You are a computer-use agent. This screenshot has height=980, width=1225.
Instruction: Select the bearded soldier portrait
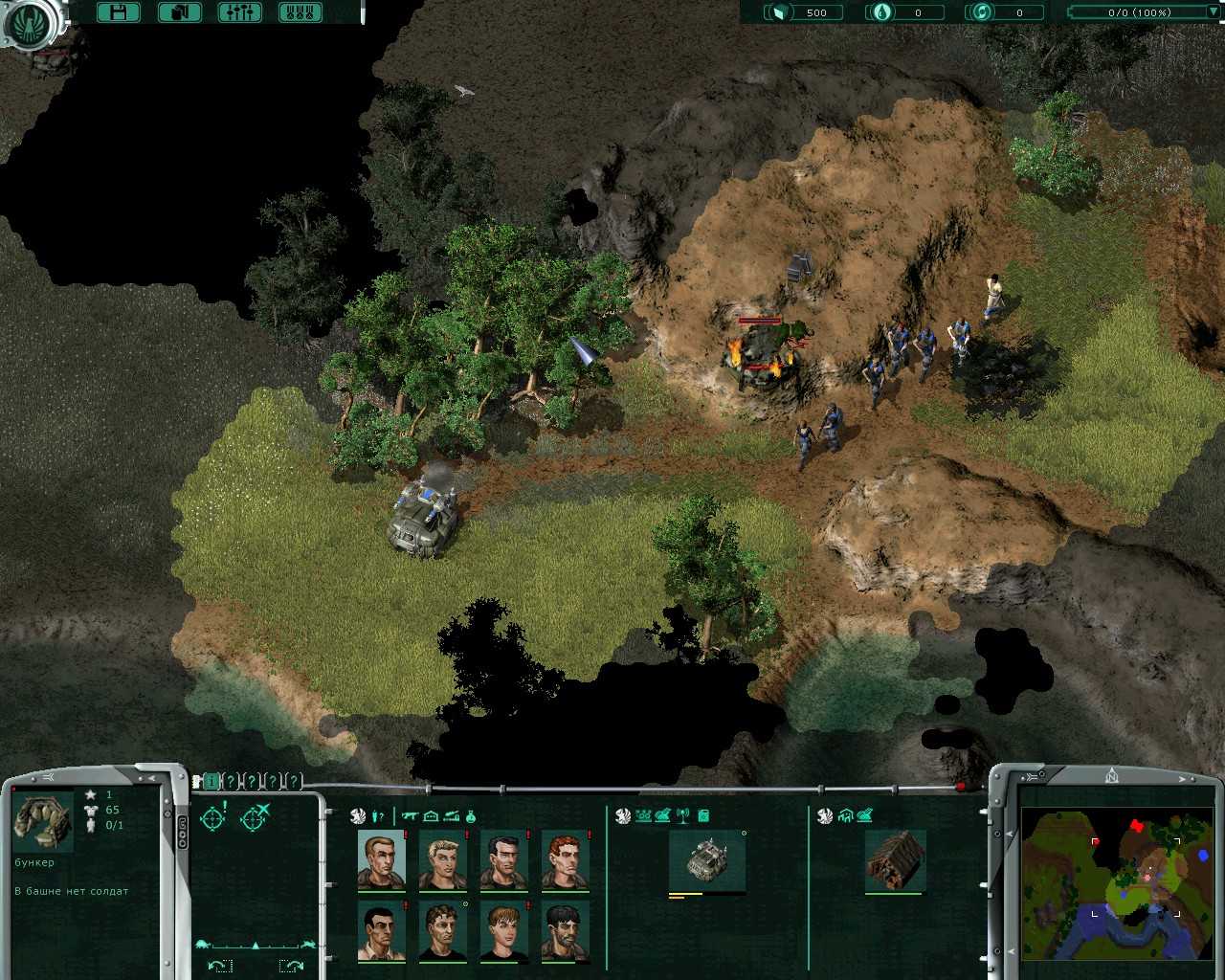tap(565, 931)
